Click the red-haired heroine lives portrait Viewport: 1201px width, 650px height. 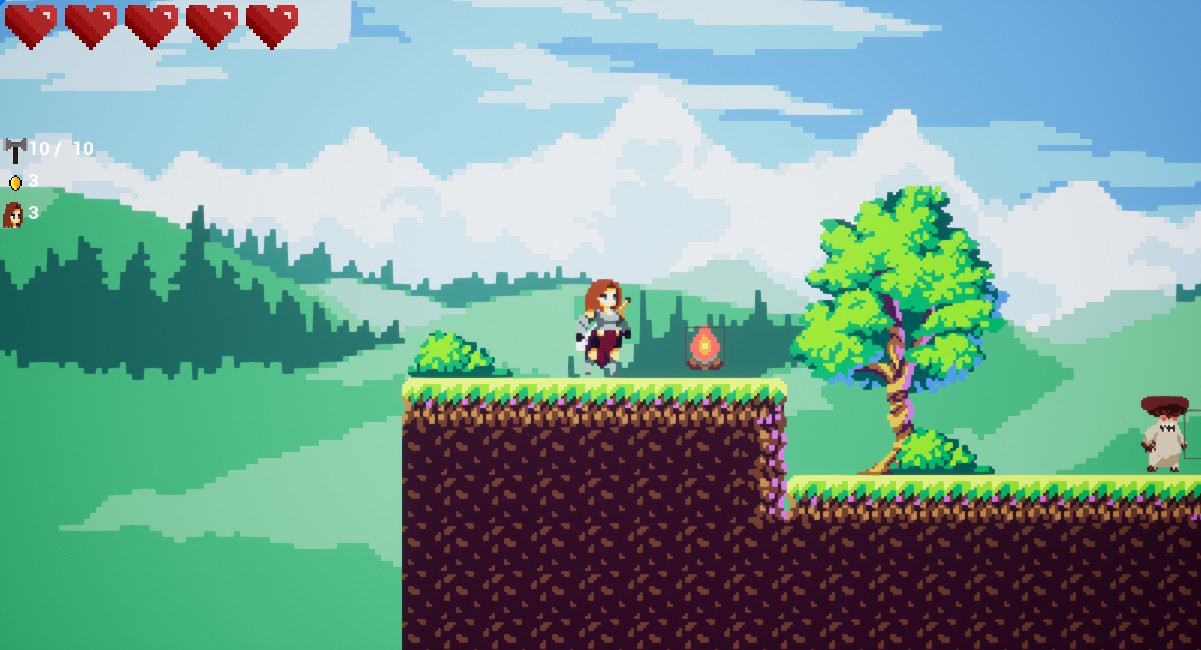(14, 214)
